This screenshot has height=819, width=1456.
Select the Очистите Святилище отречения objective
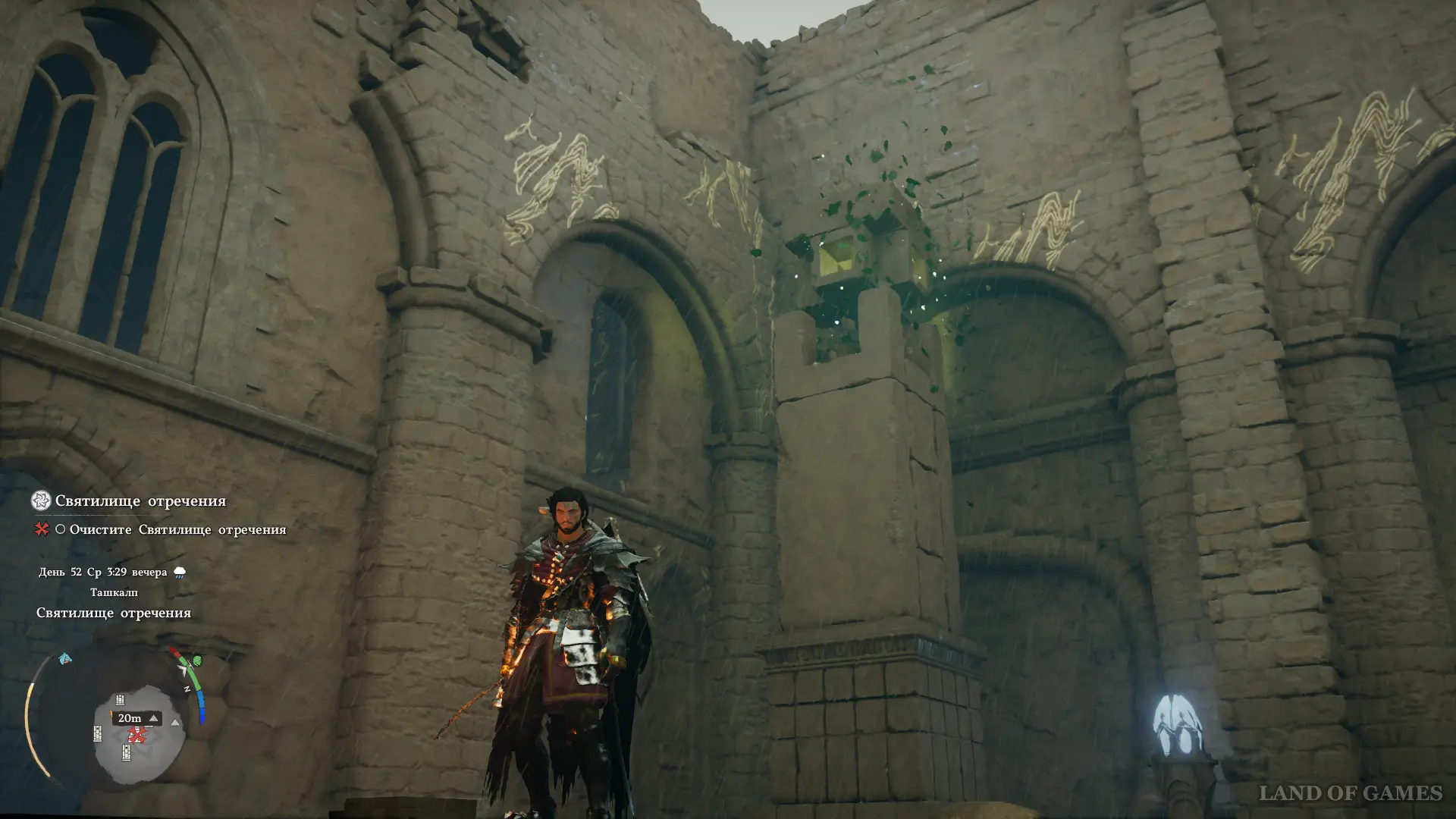tap(177, 529)
